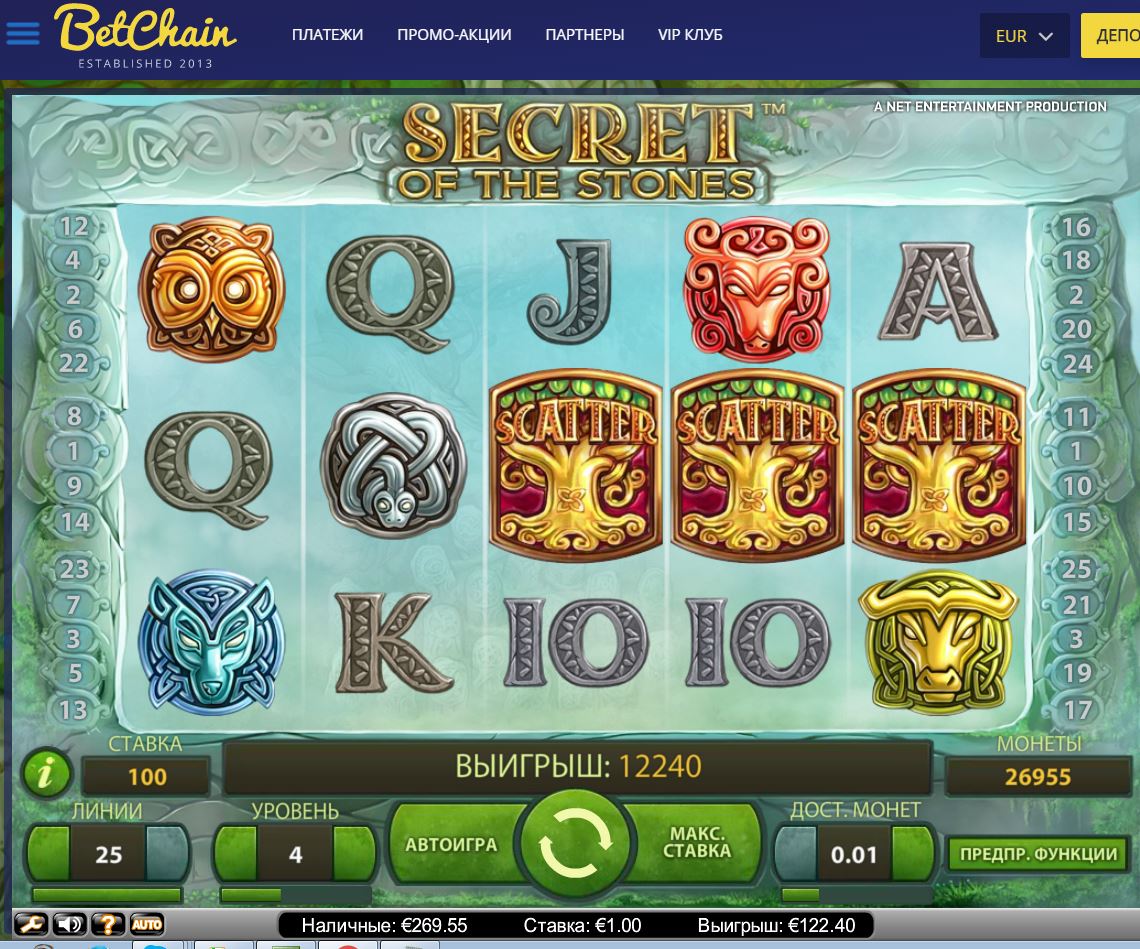Click the yellow deposit button
The height and width of the screenshot is (949, 1140).
pos(1112,36)
